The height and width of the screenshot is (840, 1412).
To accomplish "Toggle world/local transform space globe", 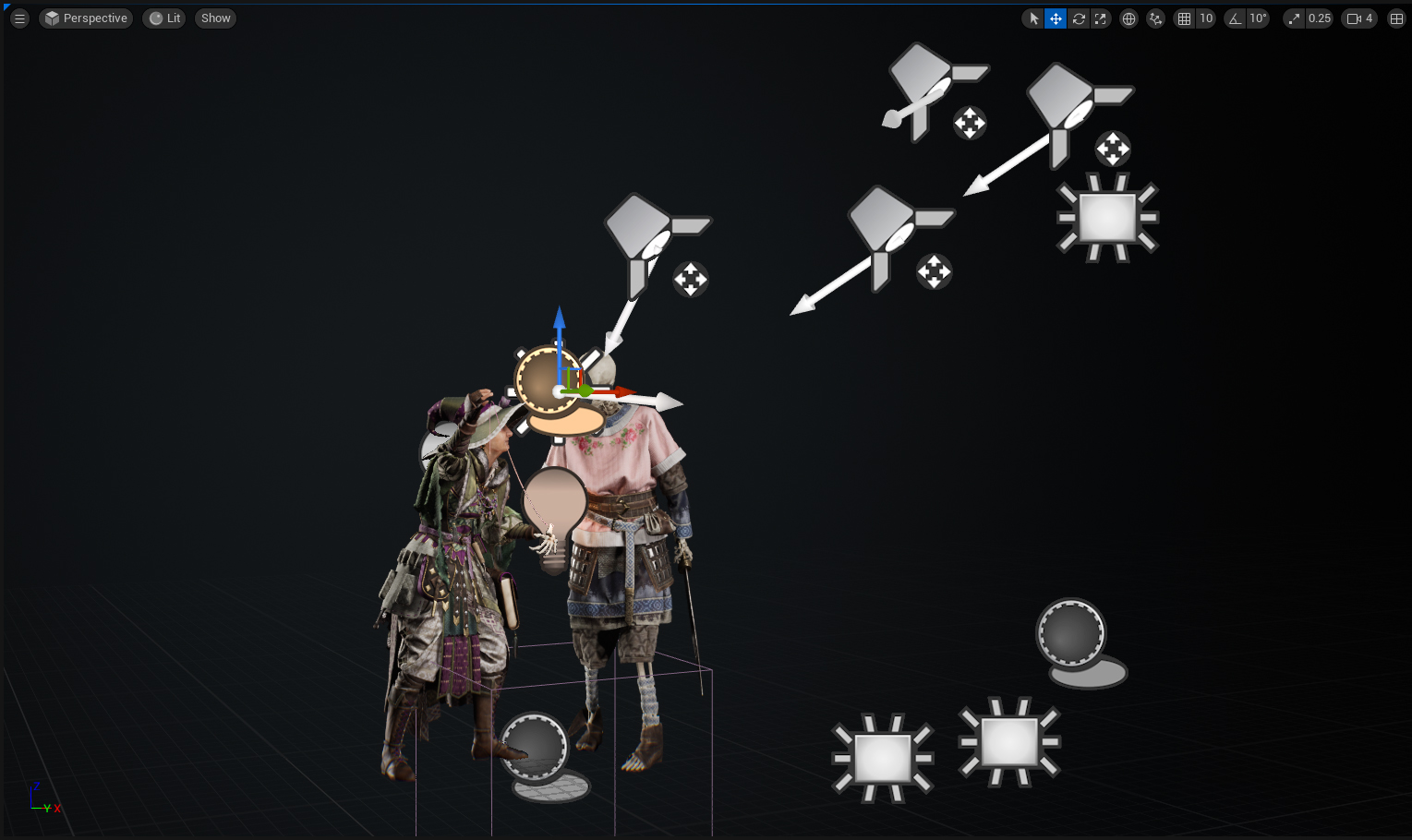I will [x=1128, y=18].
